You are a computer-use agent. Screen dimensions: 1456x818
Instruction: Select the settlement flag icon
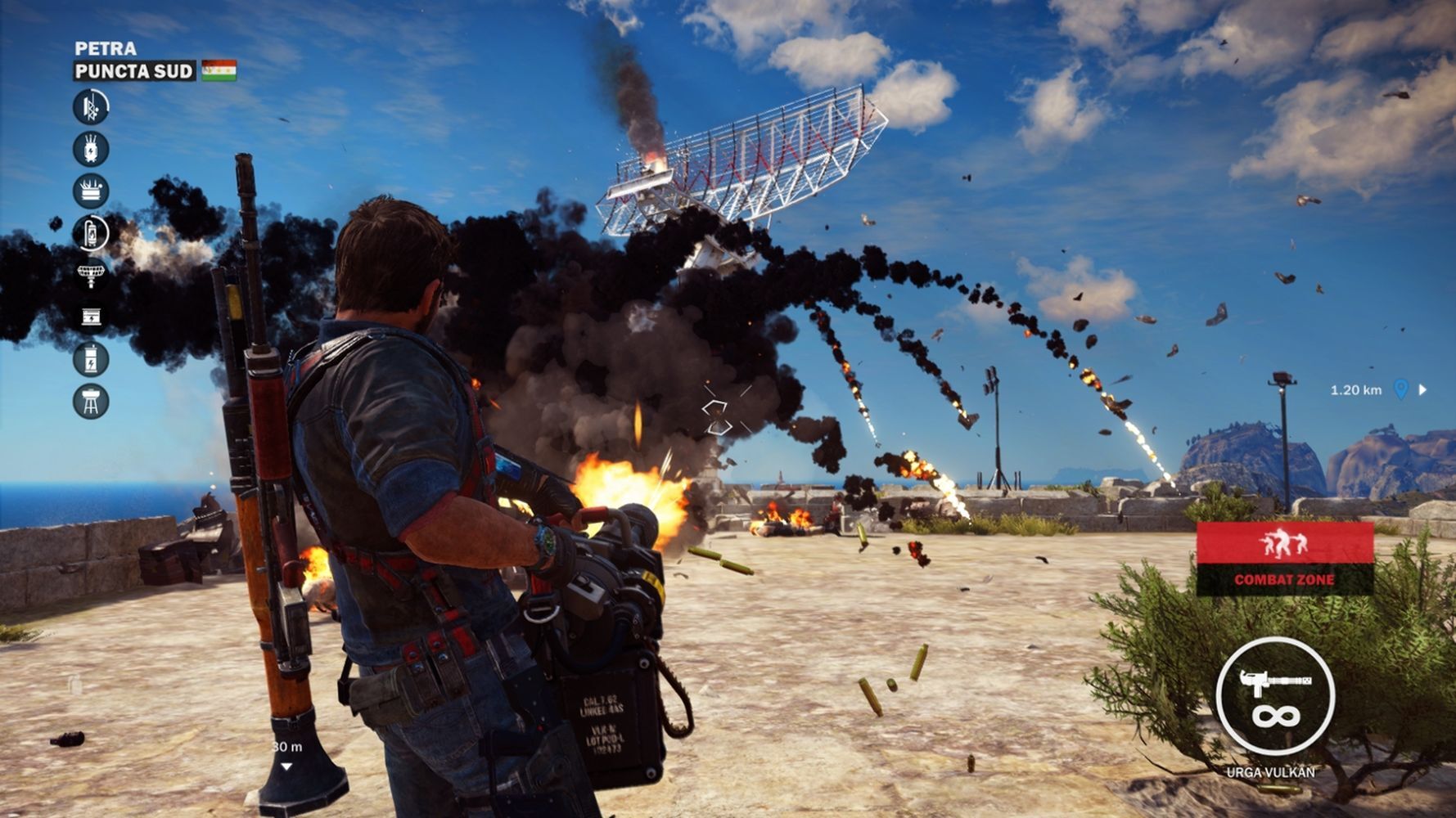point(219,70)
